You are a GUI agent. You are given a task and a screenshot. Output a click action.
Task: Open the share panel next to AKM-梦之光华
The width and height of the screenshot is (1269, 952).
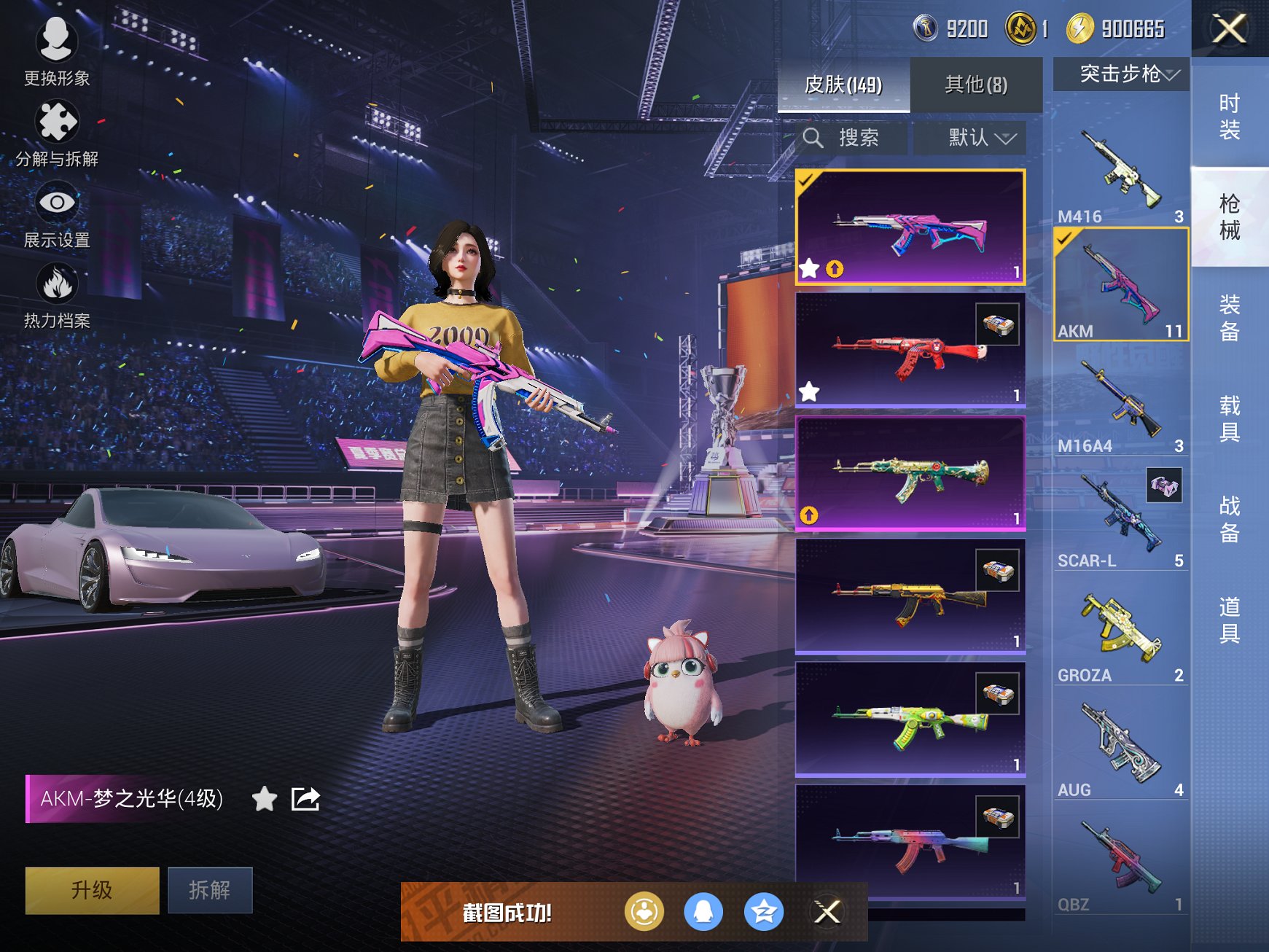click(x=305, y=799)
